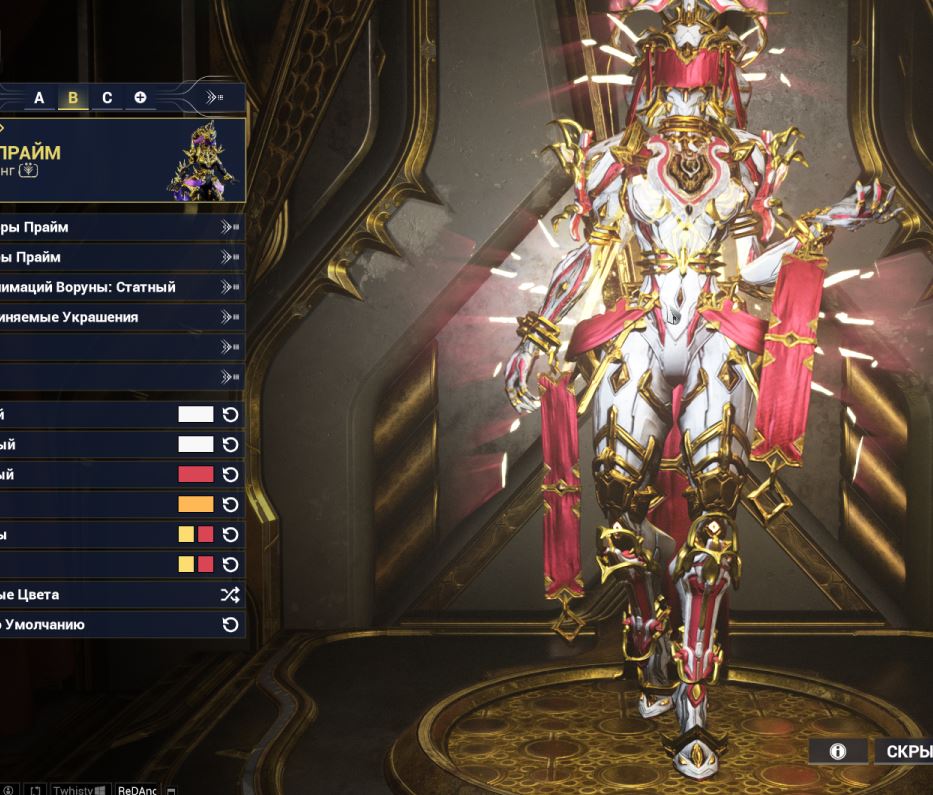933x795 pixels.
Task: Switch to appearance config A
Action: 39,98
